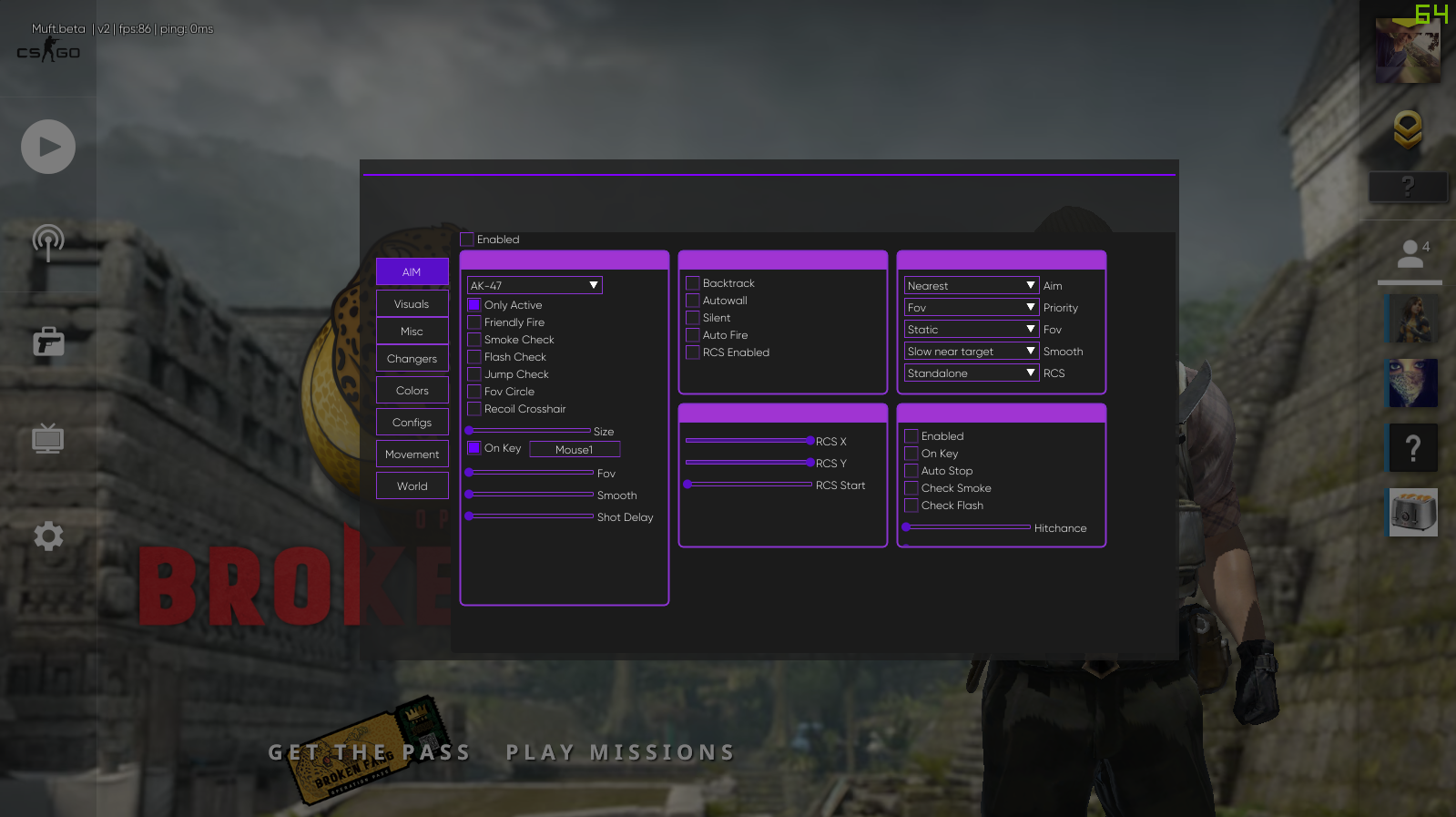Image resolution: width=1456 pixels, height=817 pixels.
Task: Switch to the World tab
Action: coord(412,486)
